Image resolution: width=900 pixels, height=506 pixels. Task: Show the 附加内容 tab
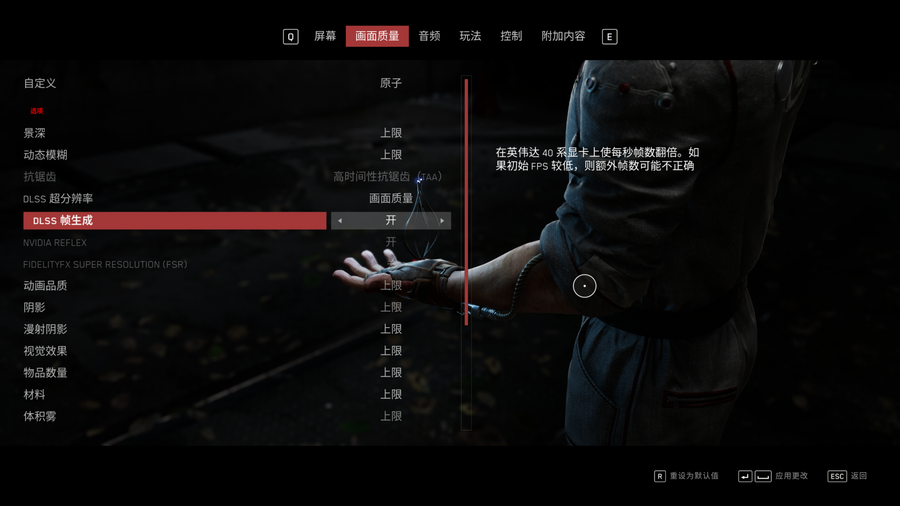(563, 36)
